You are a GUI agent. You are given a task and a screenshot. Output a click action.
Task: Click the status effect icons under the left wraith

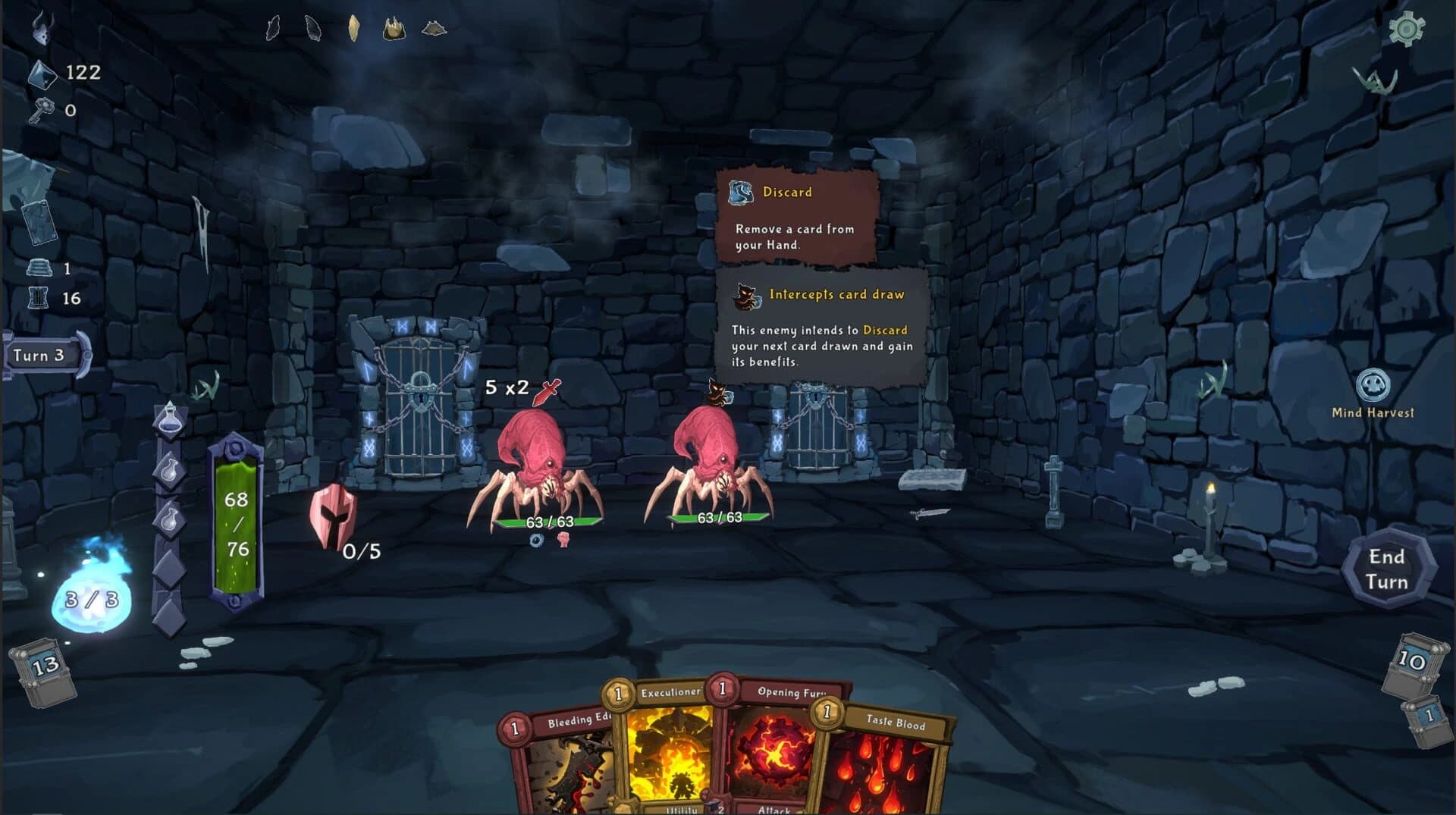548,542
